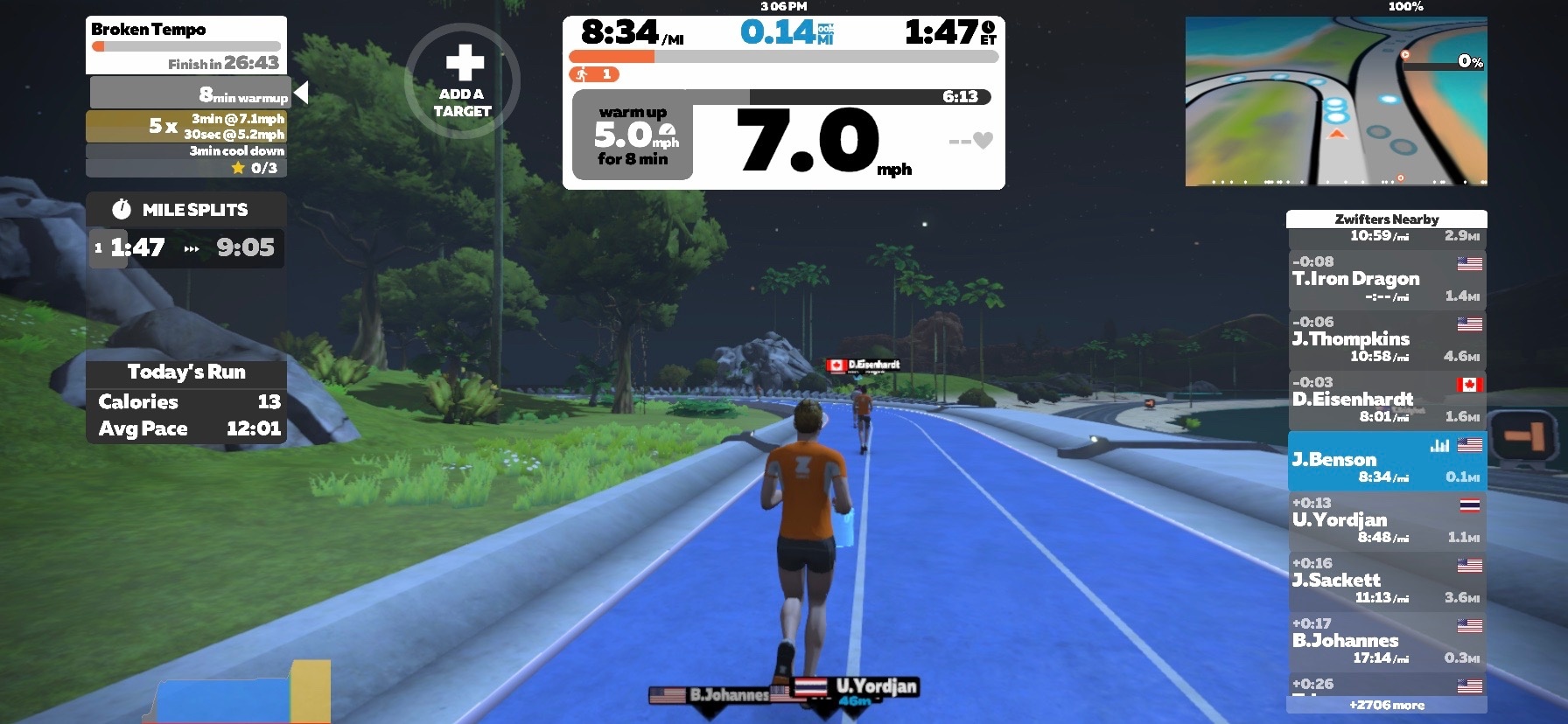This screenshot has height=724, width=1568.
Task: Show the +2706 more Zwifters
Action: tap(1386, 705)
